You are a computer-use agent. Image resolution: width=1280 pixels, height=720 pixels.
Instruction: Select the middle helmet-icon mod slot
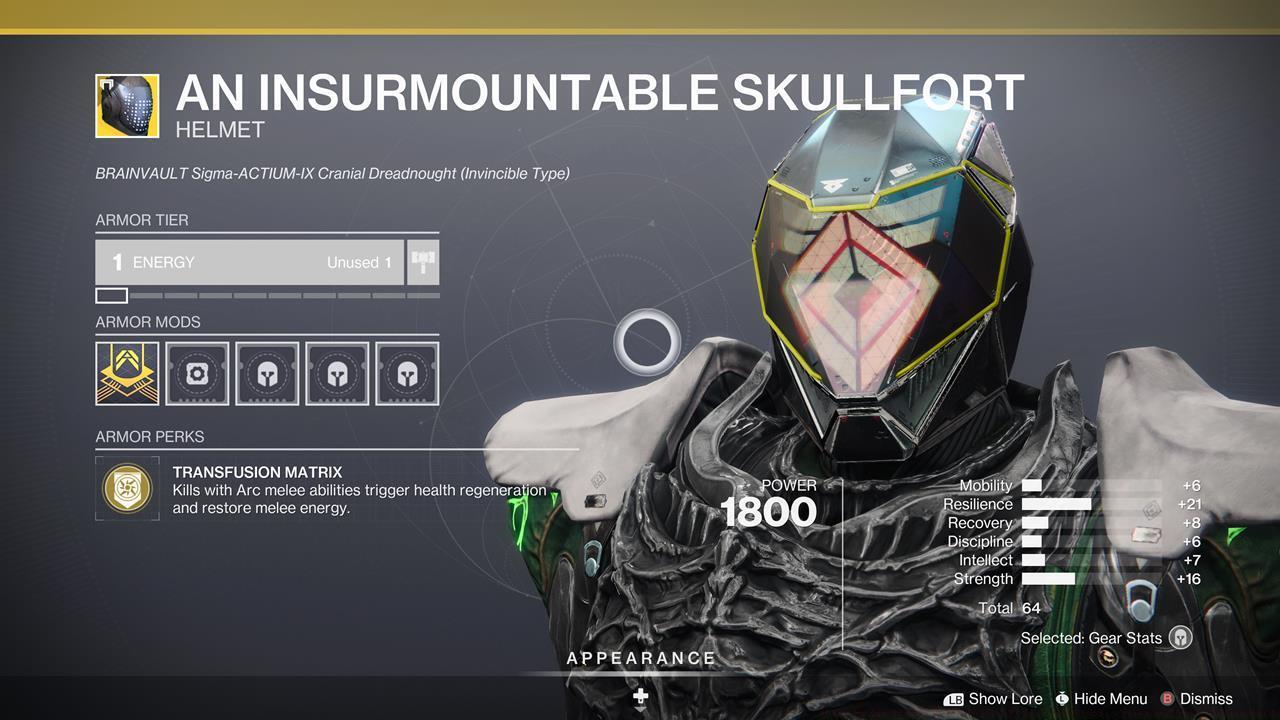click(x=338, y=373)
